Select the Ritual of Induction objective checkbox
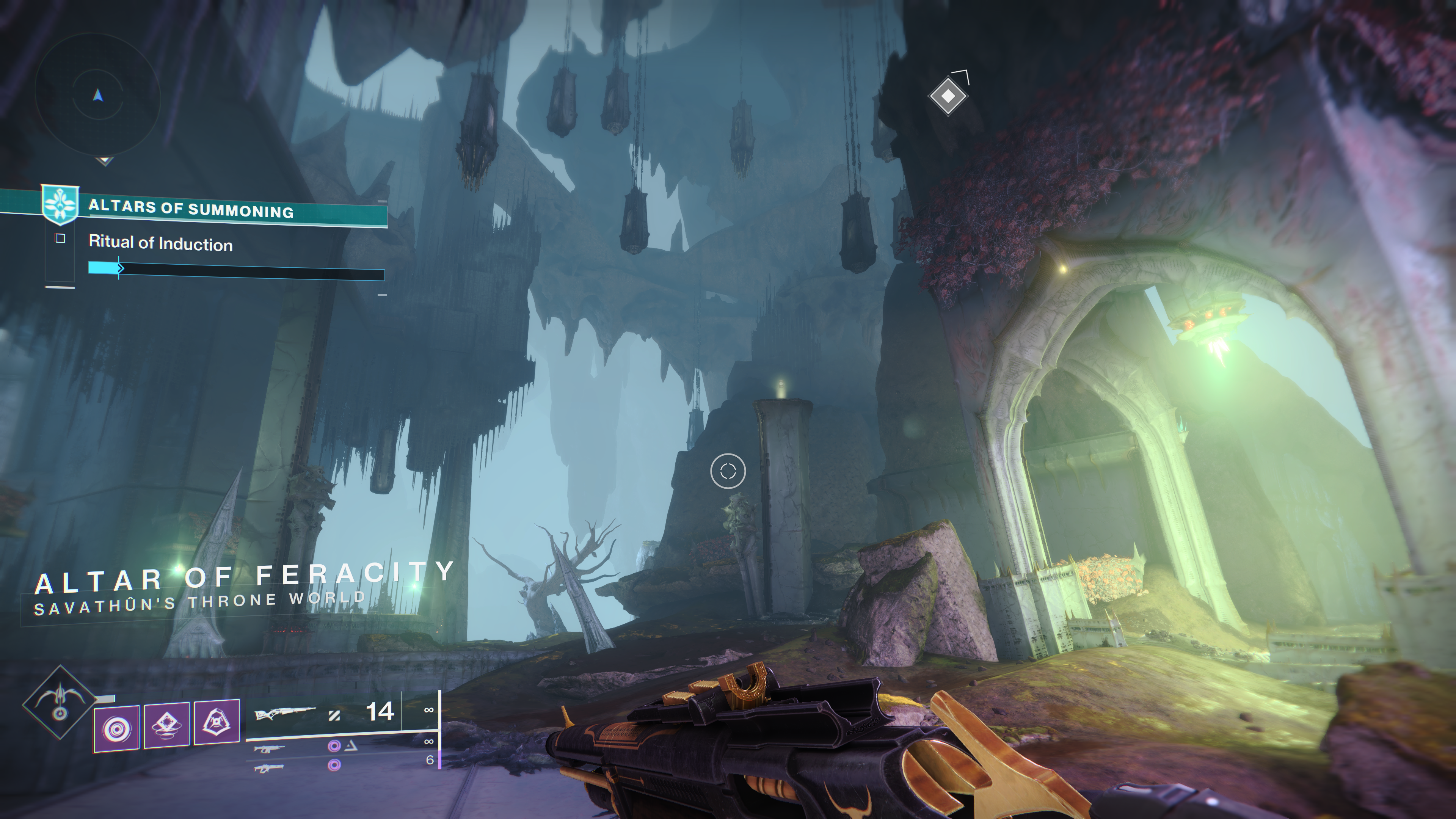Viewport: 1456px width, 819px height. pos(61,239)
